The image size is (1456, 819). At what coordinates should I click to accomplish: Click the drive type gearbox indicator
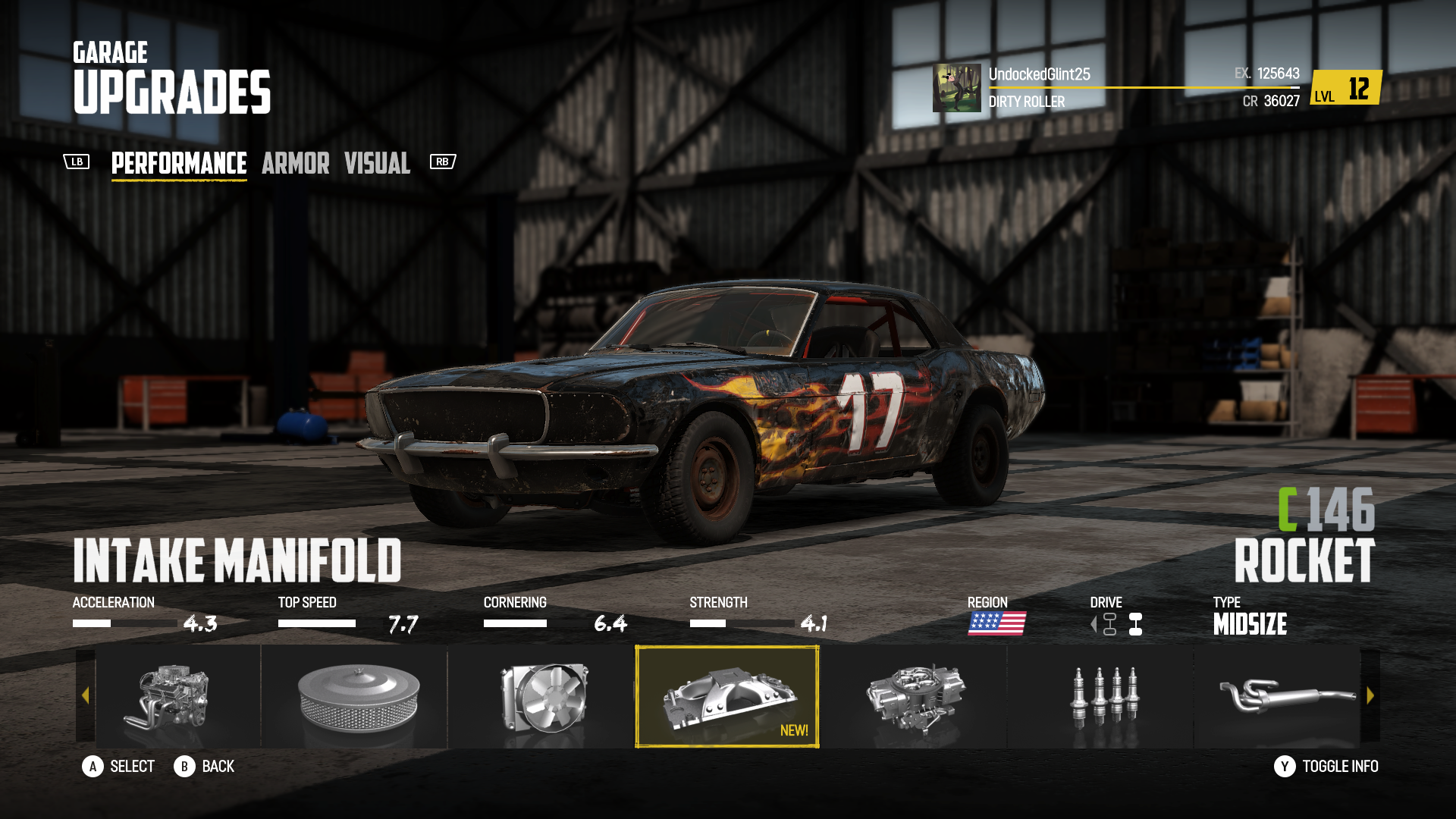(x=1133, y=625)
